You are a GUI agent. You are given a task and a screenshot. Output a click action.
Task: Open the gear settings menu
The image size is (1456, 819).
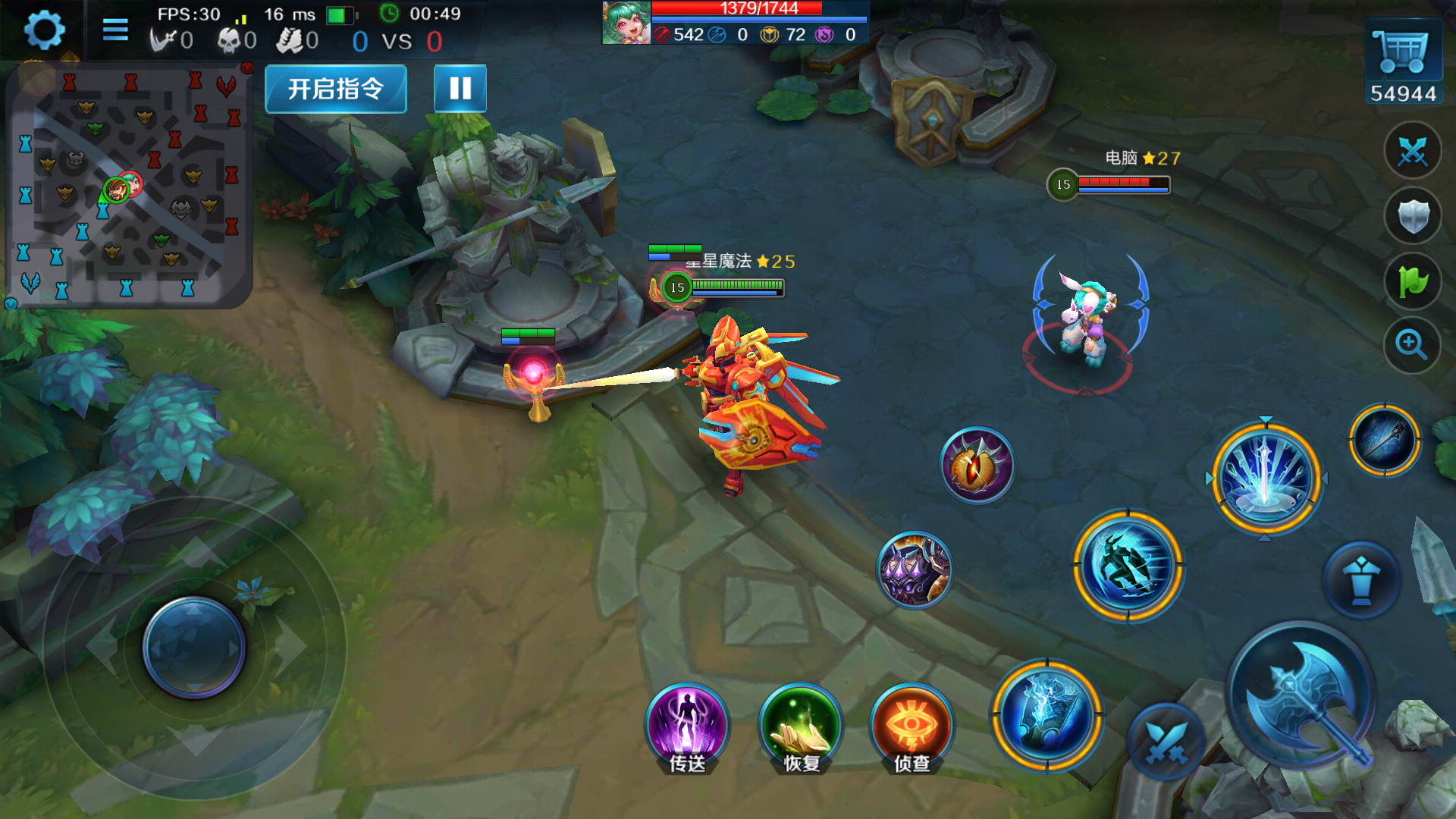pos(44,30)
